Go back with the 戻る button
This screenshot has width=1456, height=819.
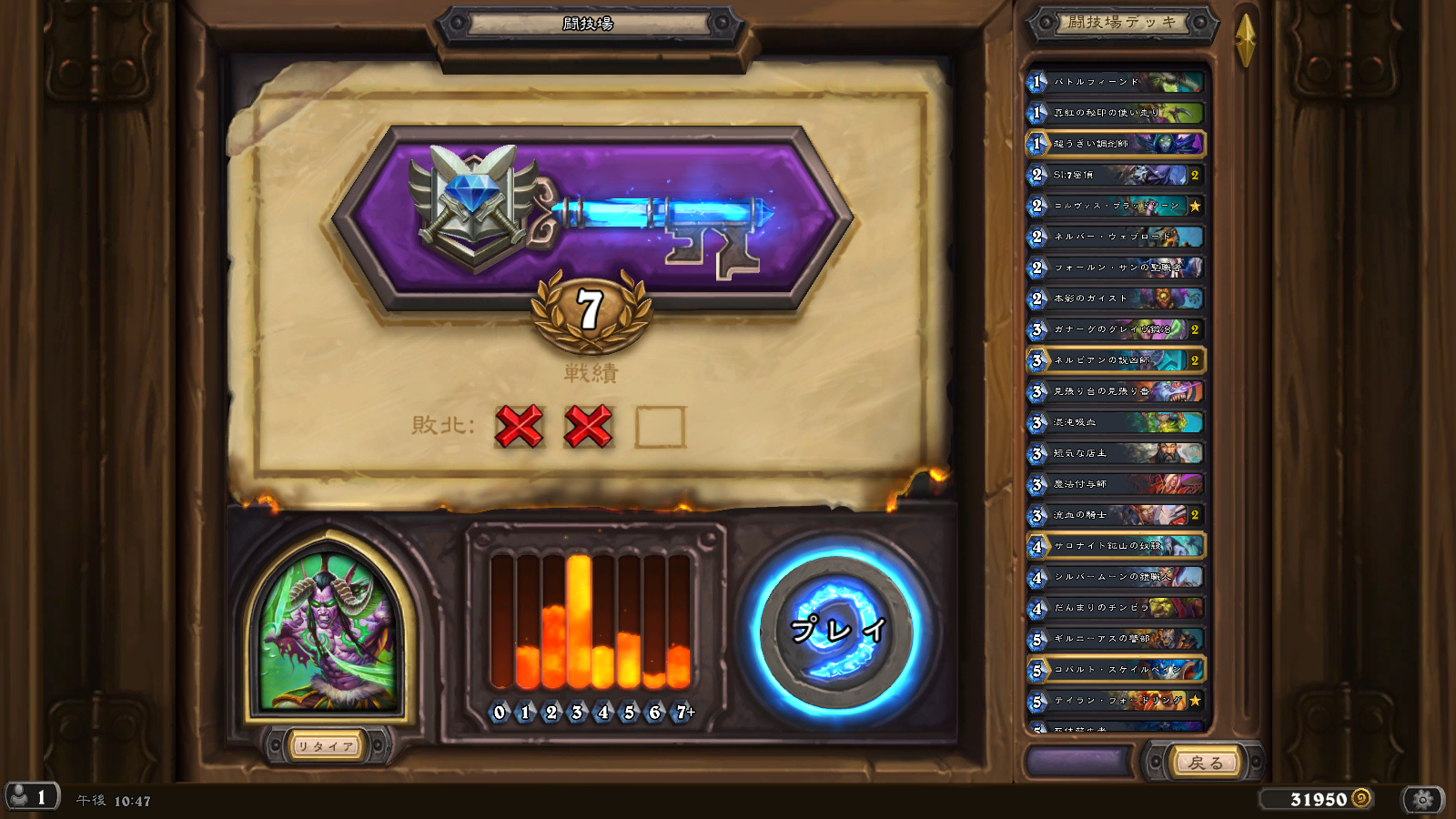[x=1206, y=763]
